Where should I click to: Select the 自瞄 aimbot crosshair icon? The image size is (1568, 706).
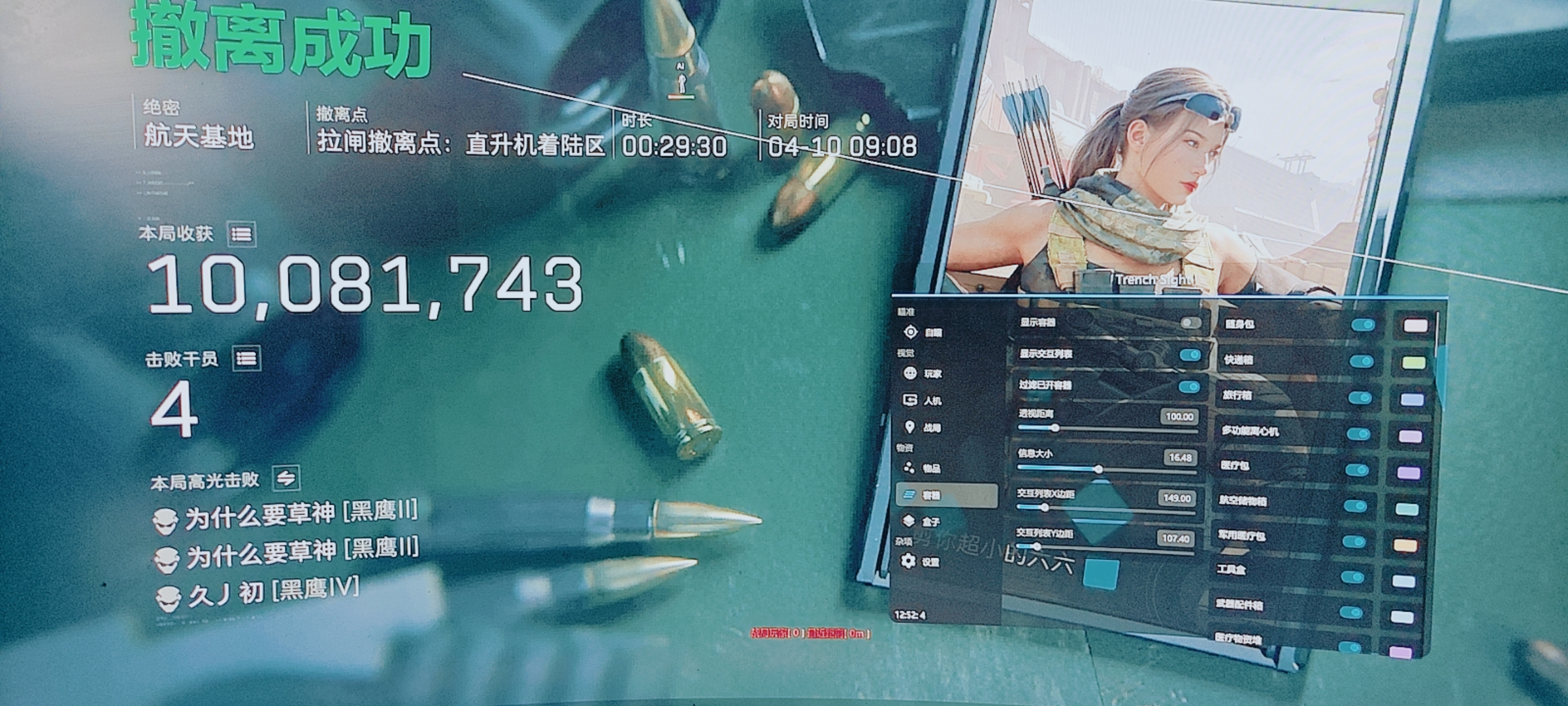coord(911,332)
